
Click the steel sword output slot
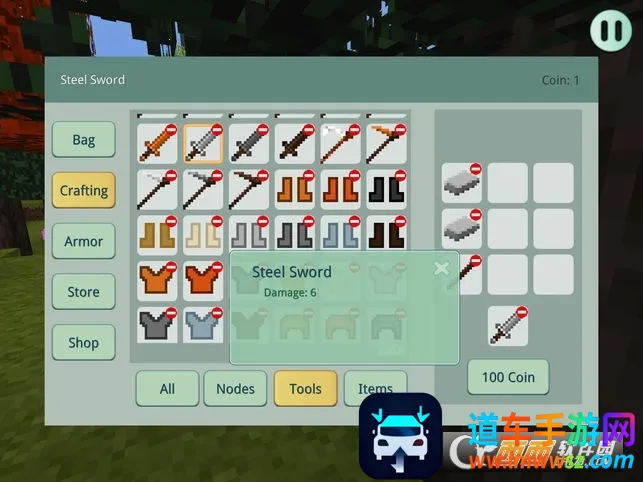508,326
